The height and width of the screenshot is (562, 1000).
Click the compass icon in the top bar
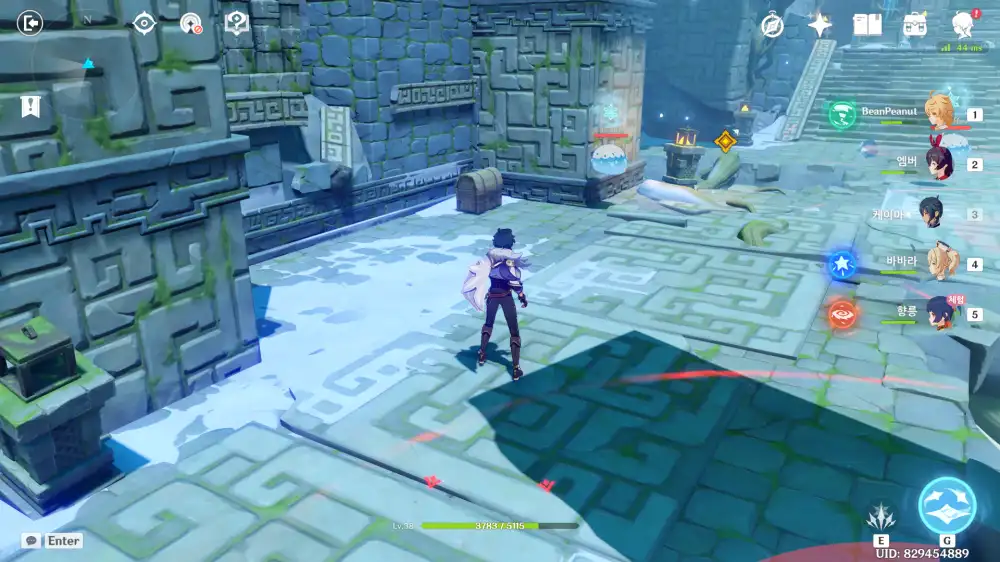(x=772, y=25)
